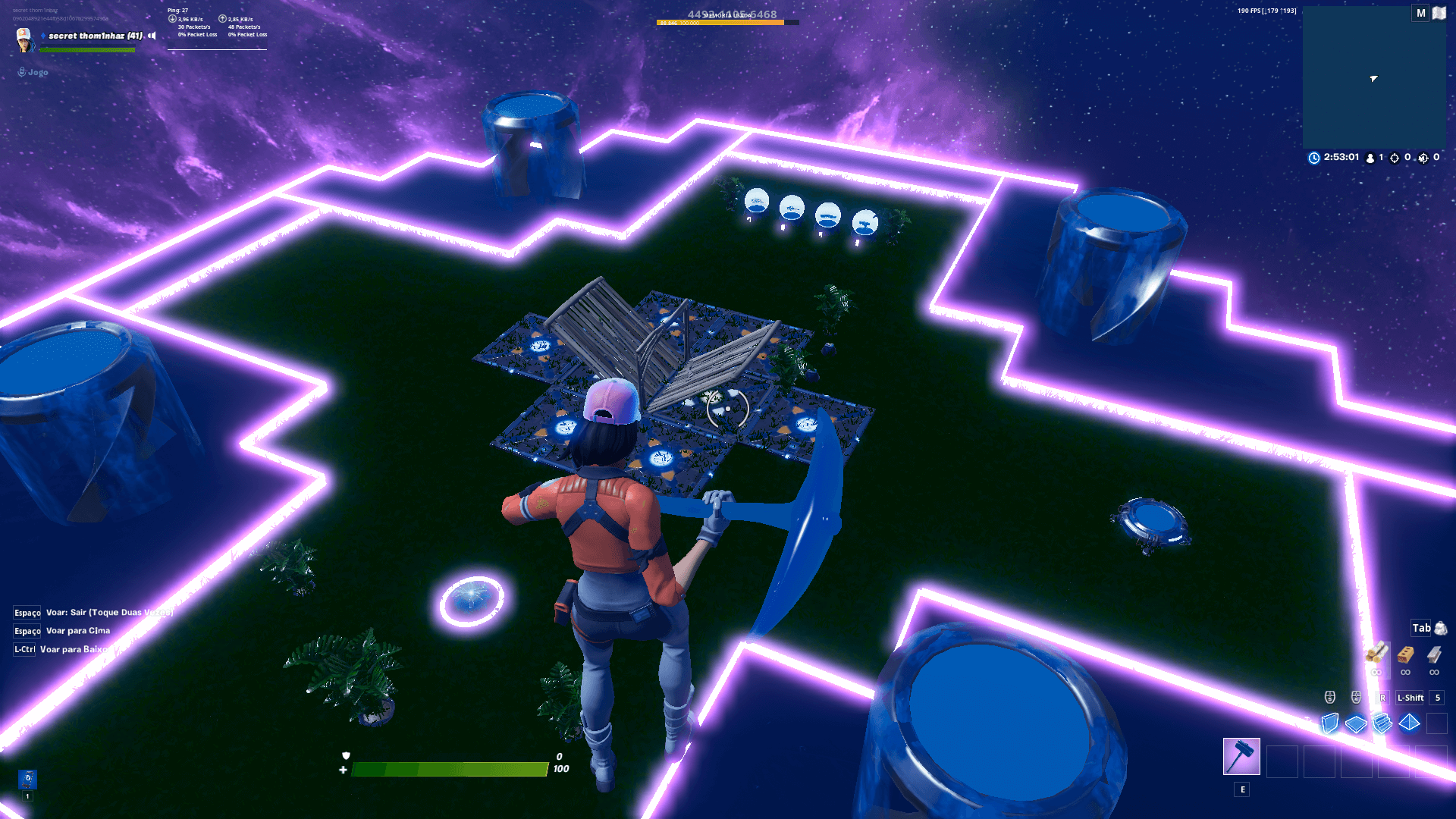Open the inventory via the Tab prompt
This screenshot has width=1456, height=819.
(1420, 629)
